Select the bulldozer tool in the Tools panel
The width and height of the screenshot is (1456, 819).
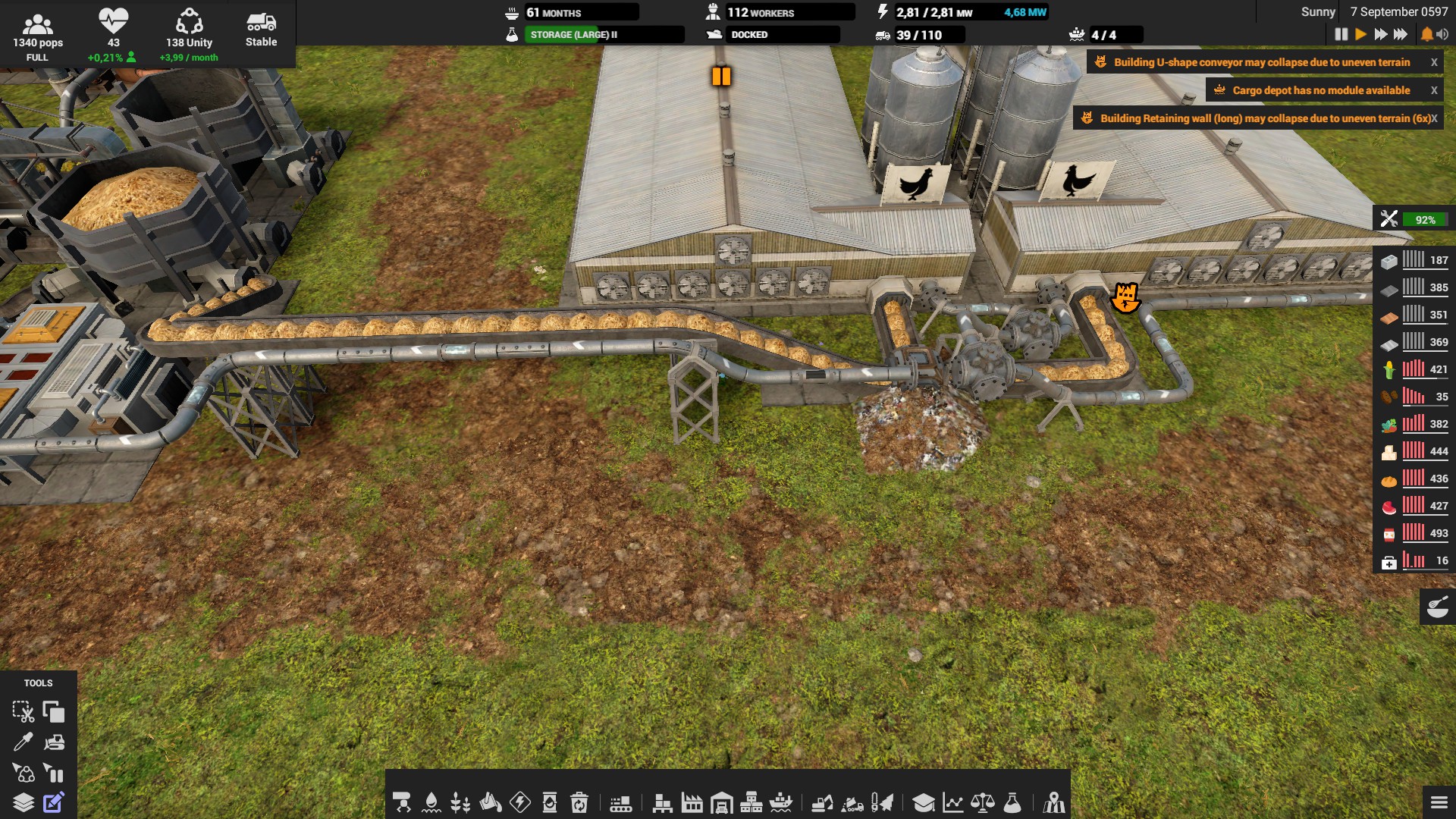[53, 743]
